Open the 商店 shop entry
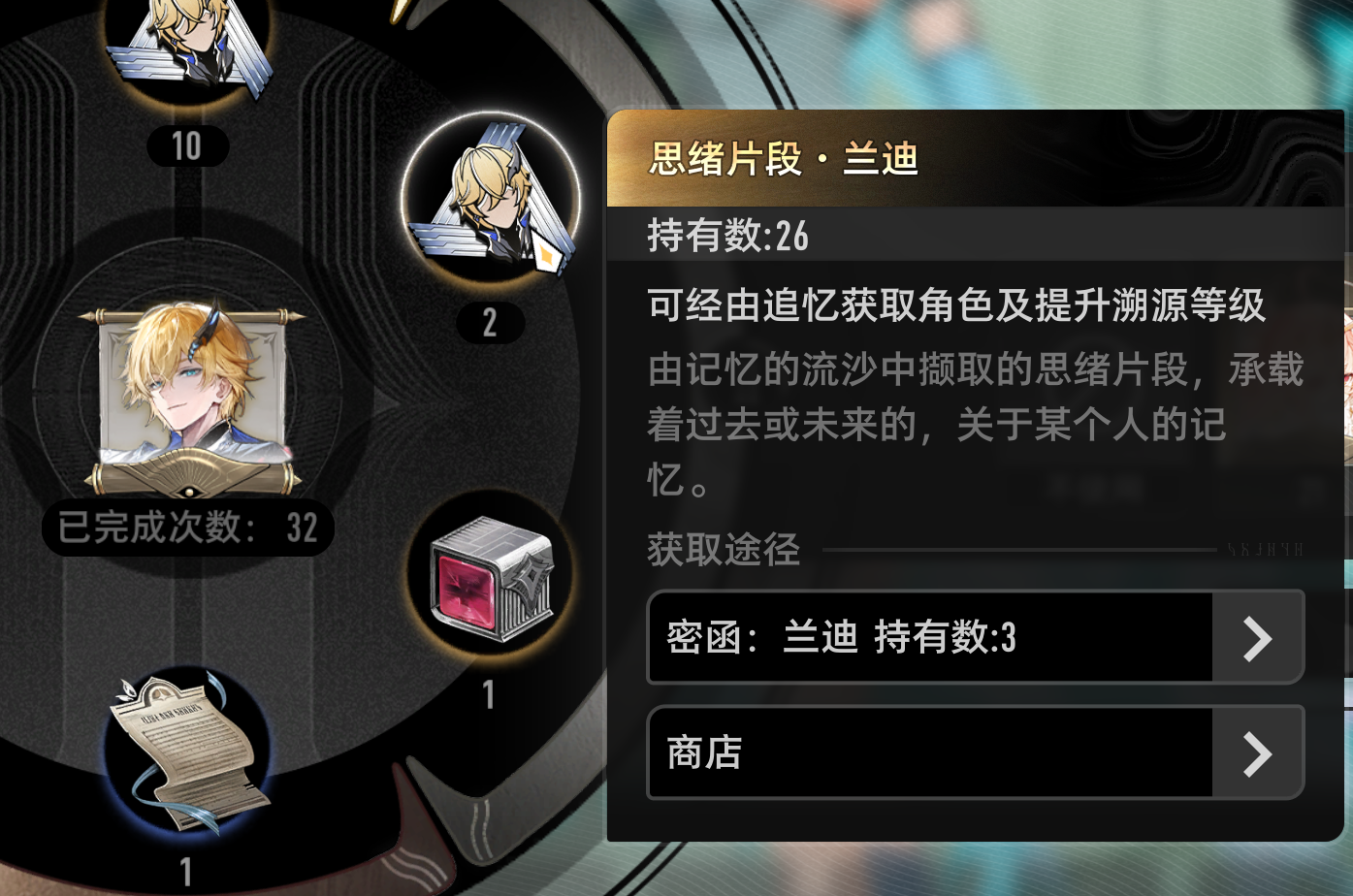This screenshot has height=896, width=1353. pos(931,752)
